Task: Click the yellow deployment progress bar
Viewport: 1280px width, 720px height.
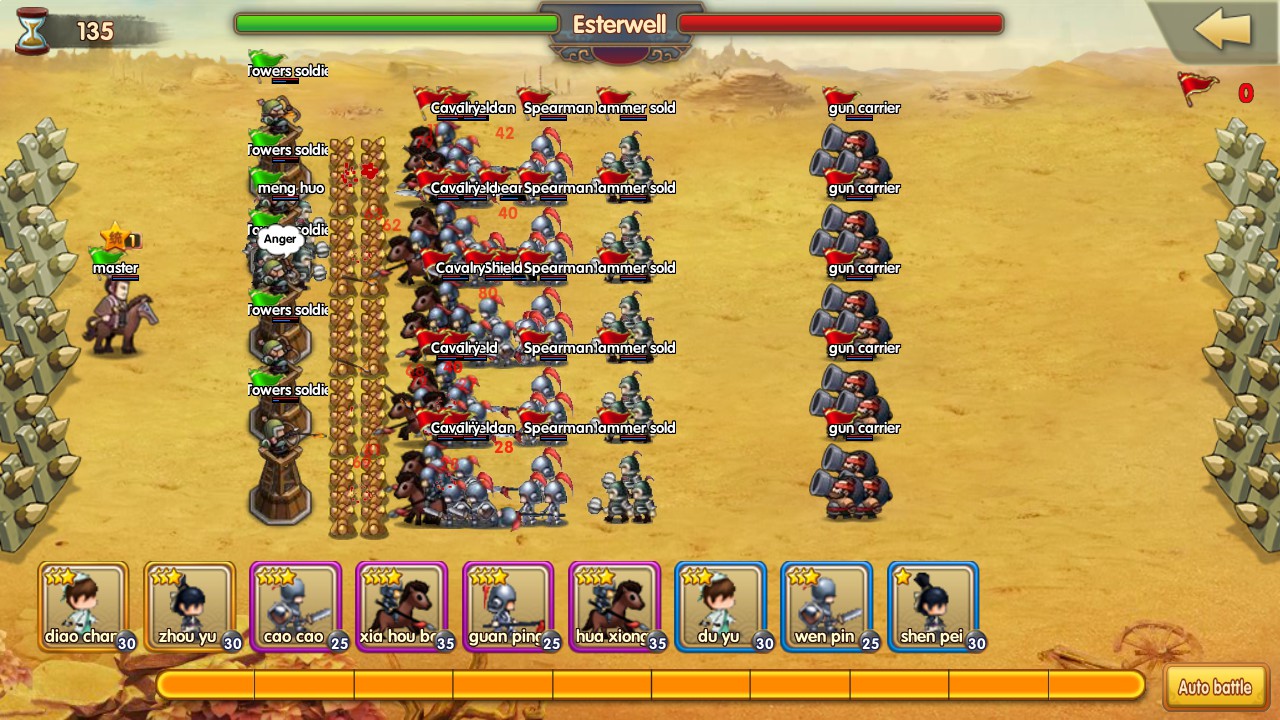Action: pyautogui.click(x=650, y=685)
